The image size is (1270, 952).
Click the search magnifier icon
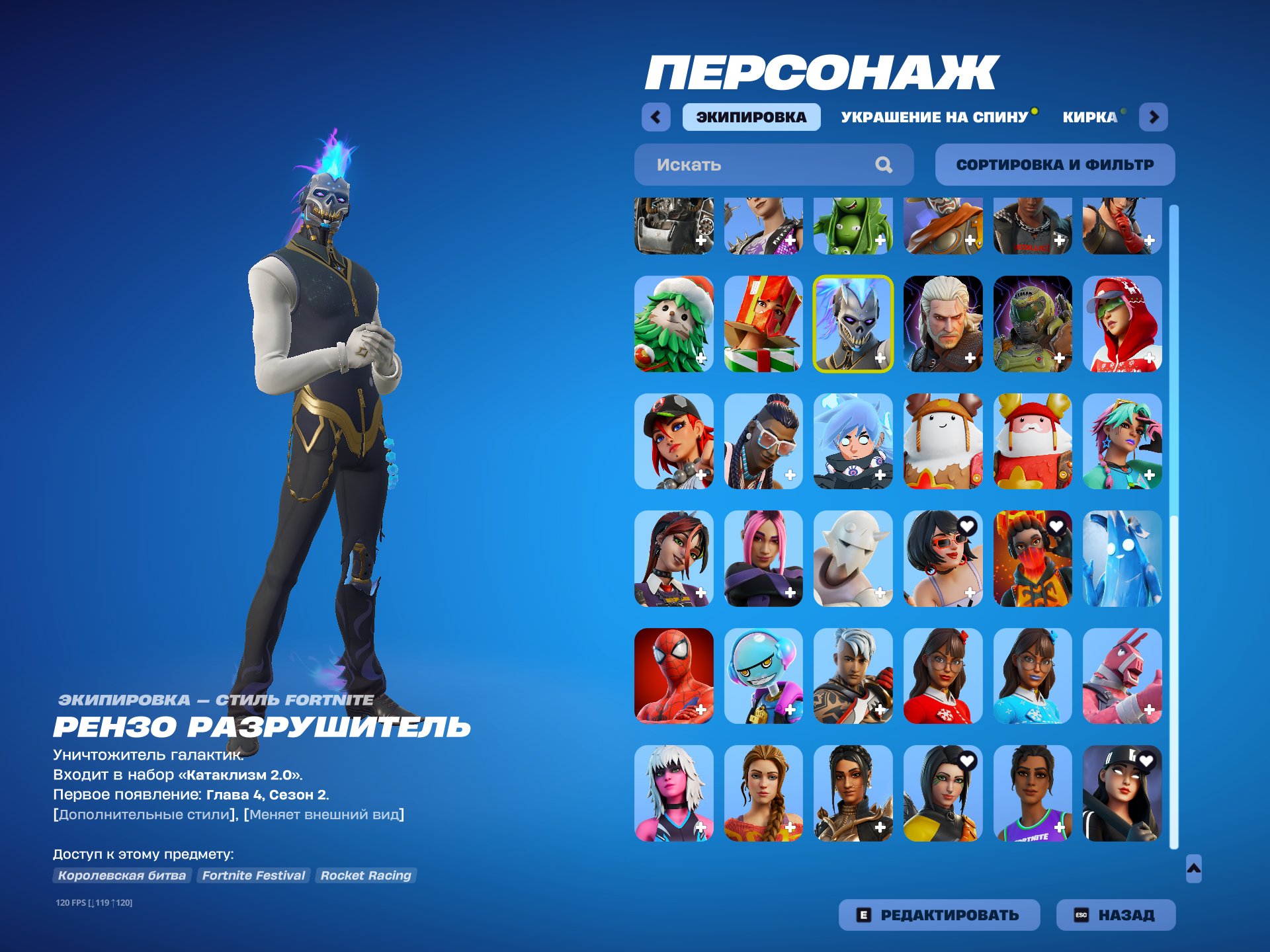[883, 165]
